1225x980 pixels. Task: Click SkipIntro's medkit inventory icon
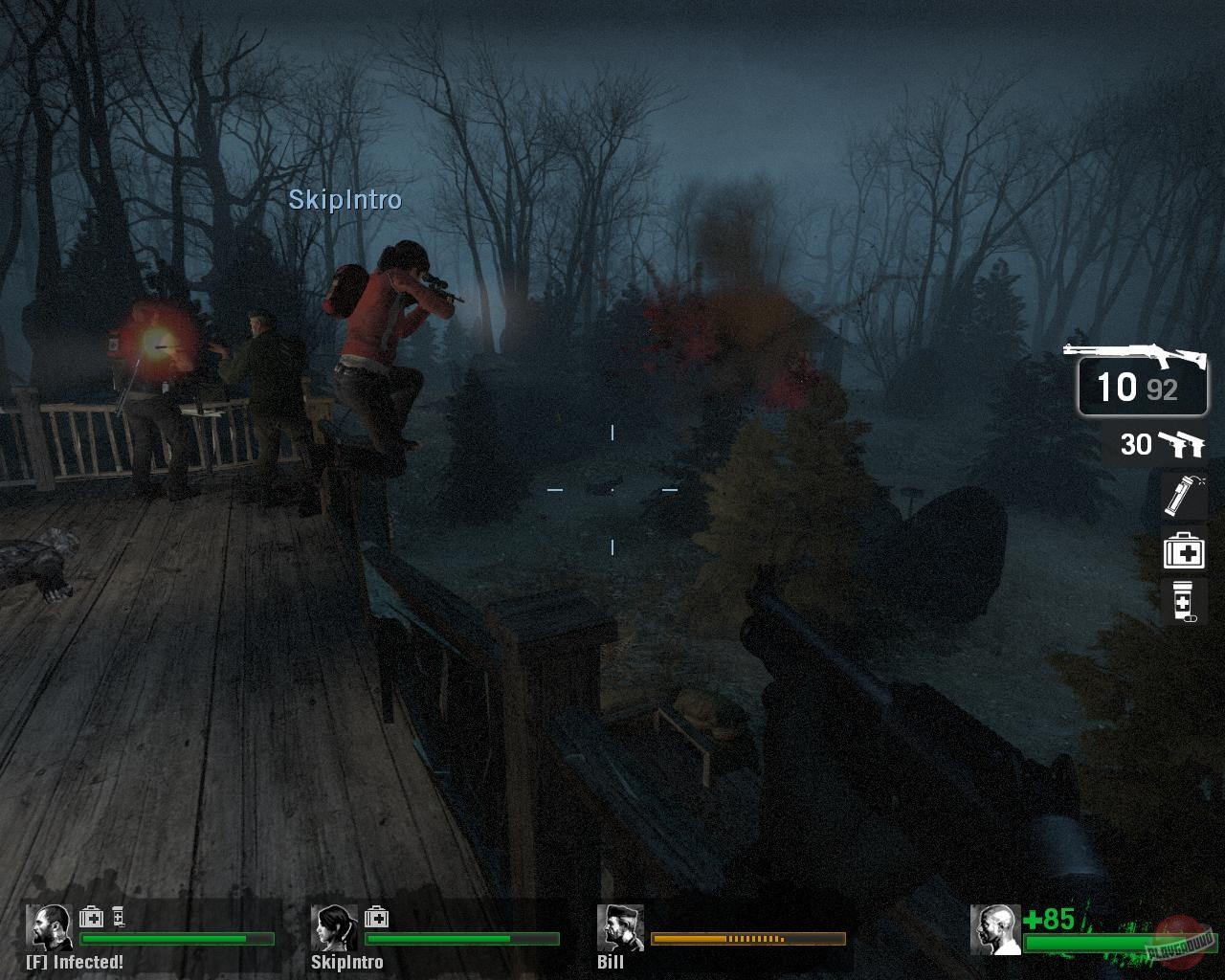(x=377, y=916)
